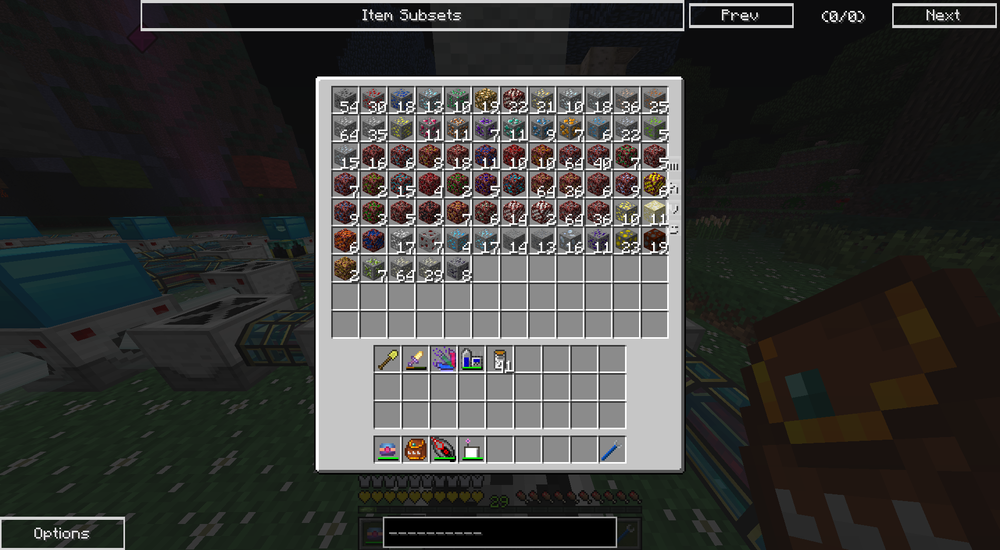Screen dimensions: 1000x550
Task: Open the Item Subsets dropdown
Action: pyautogui.click(x=411, y=15)
